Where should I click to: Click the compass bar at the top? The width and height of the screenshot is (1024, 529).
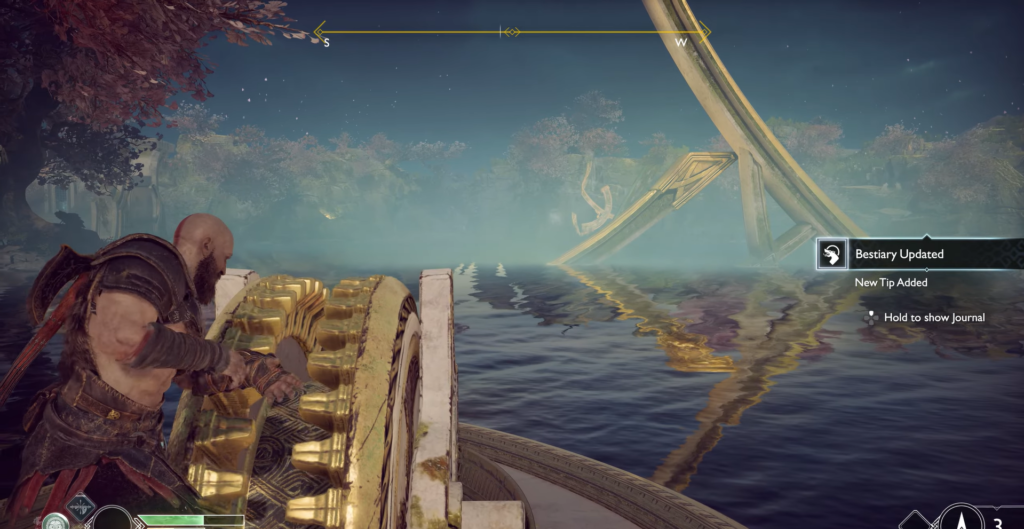511,32
